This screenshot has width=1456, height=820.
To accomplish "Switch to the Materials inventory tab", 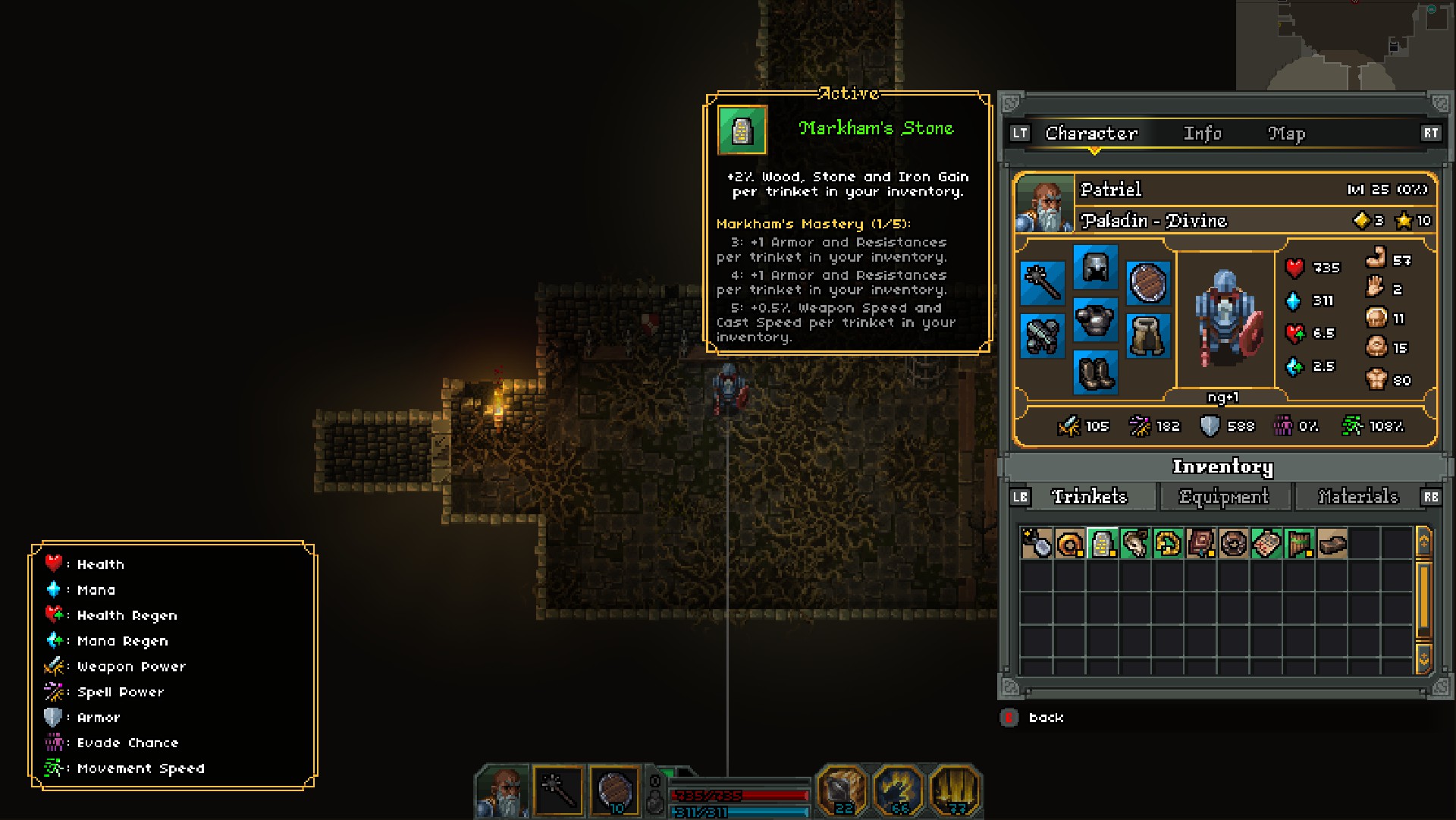I will click(x=1357, y=497).
